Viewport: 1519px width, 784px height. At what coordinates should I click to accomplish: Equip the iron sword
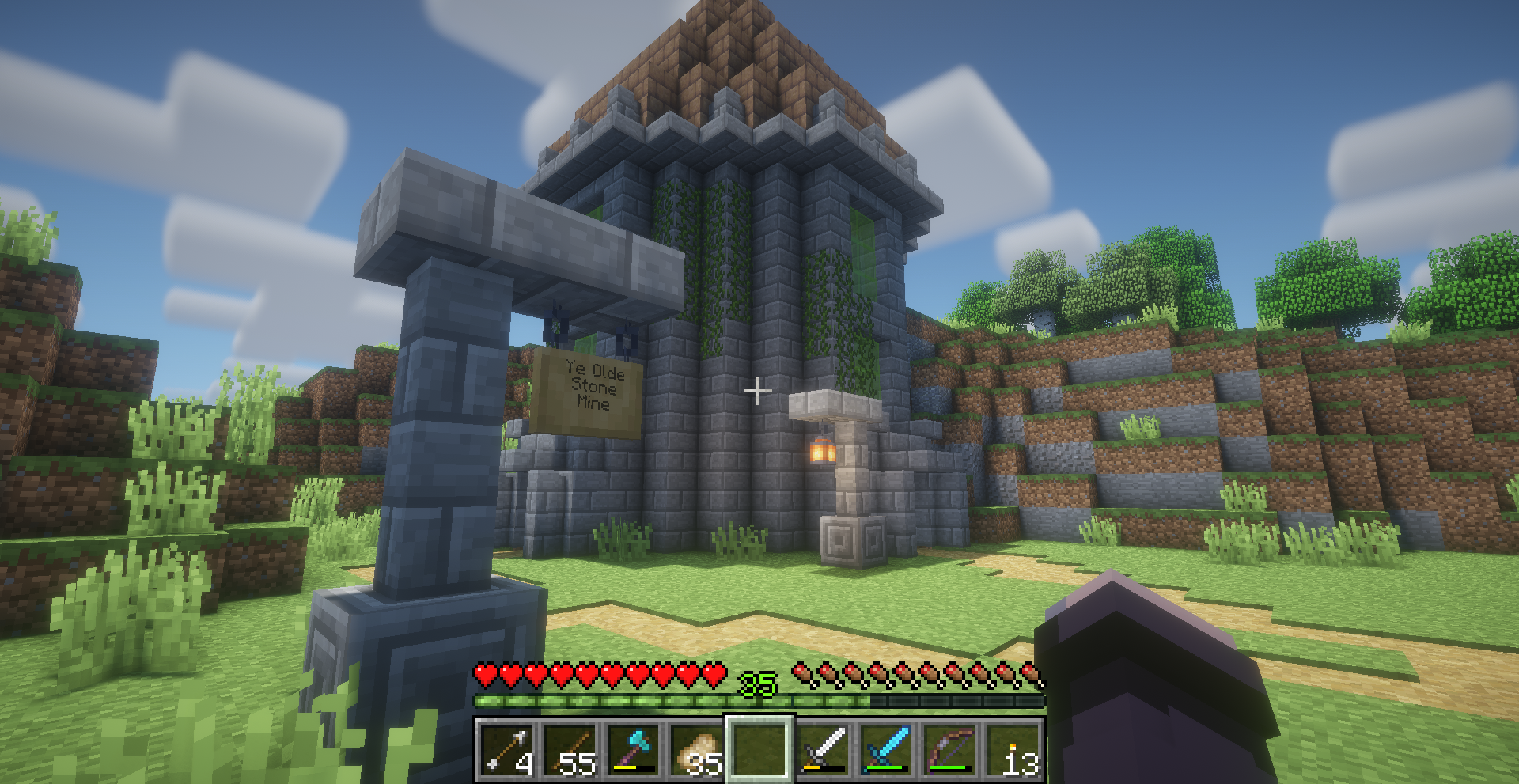click(823, 748)
